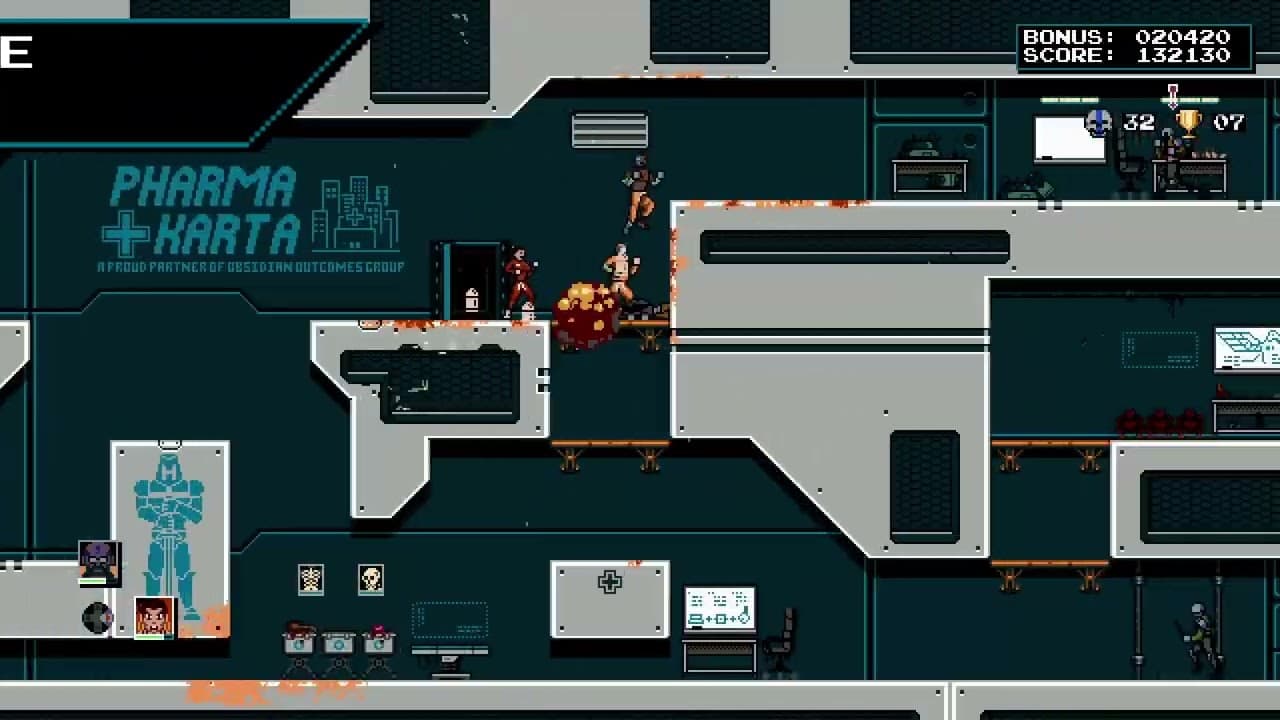The image size is (1280, 720).
Task: Click the blue mask kill counter icon
Action: 1098,122
